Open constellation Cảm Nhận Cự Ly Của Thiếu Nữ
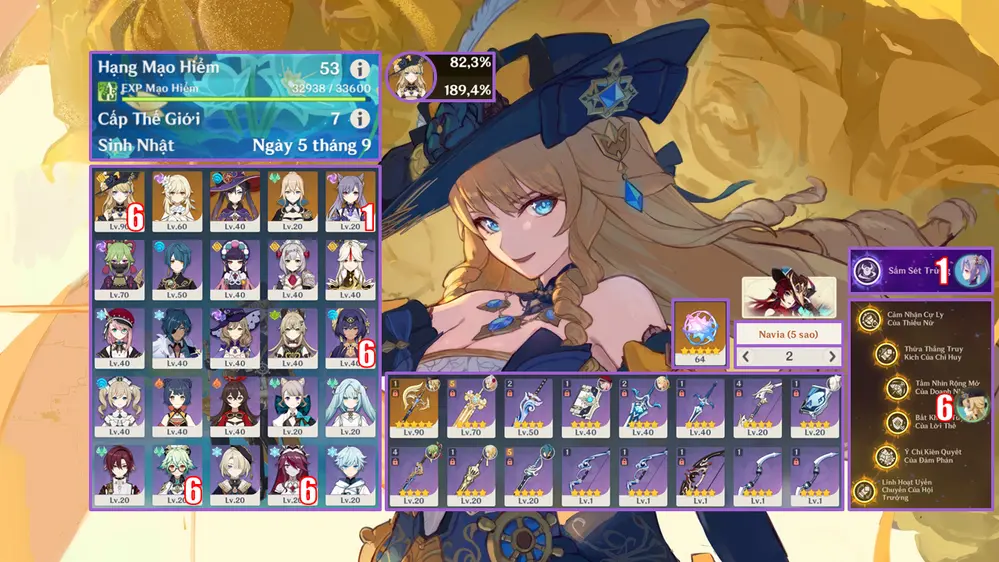The width and height of the screenshot is (999, 562). point(866,320)
